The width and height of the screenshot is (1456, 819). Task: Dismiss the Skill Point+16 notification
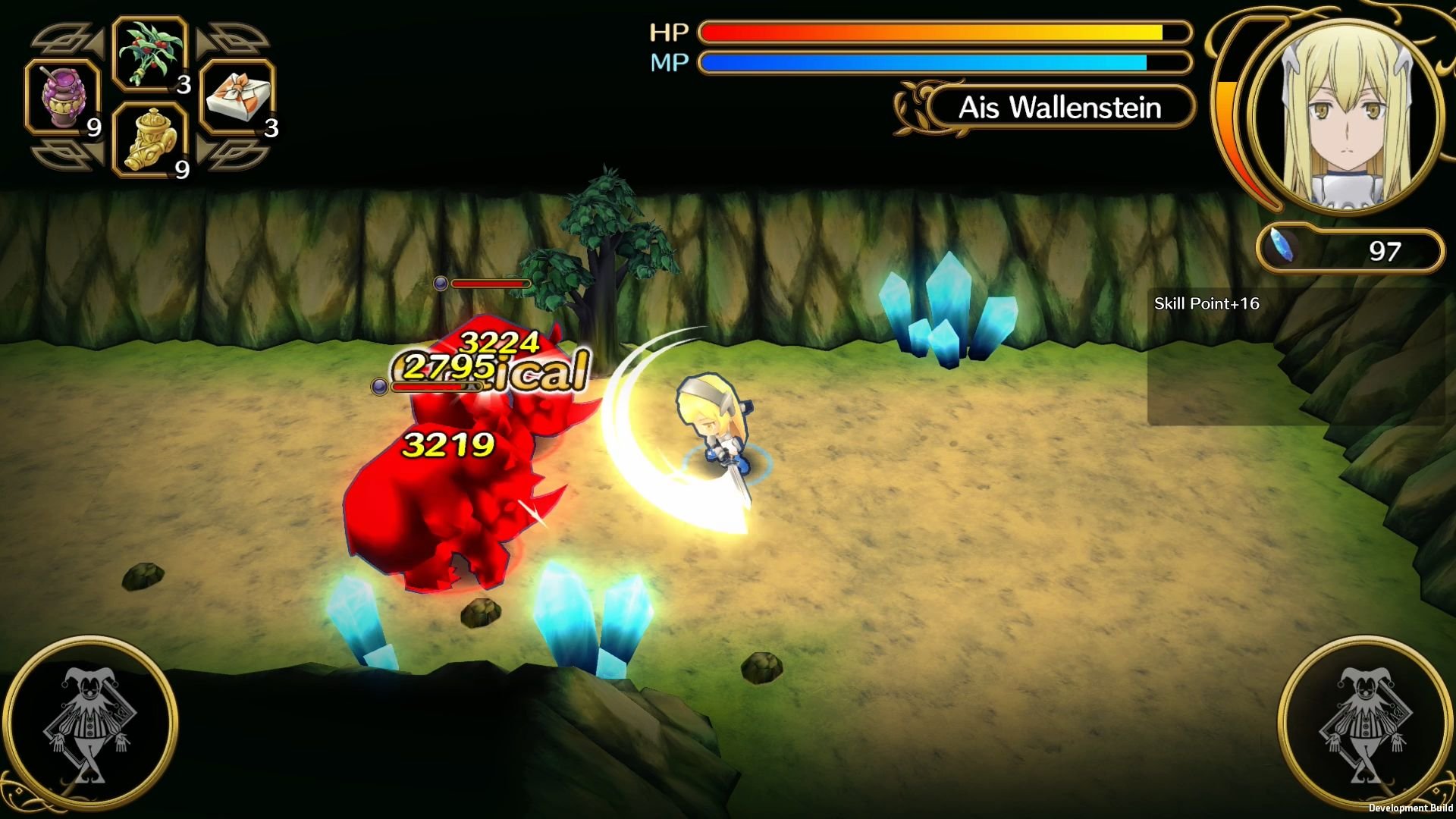[1207, 303]
